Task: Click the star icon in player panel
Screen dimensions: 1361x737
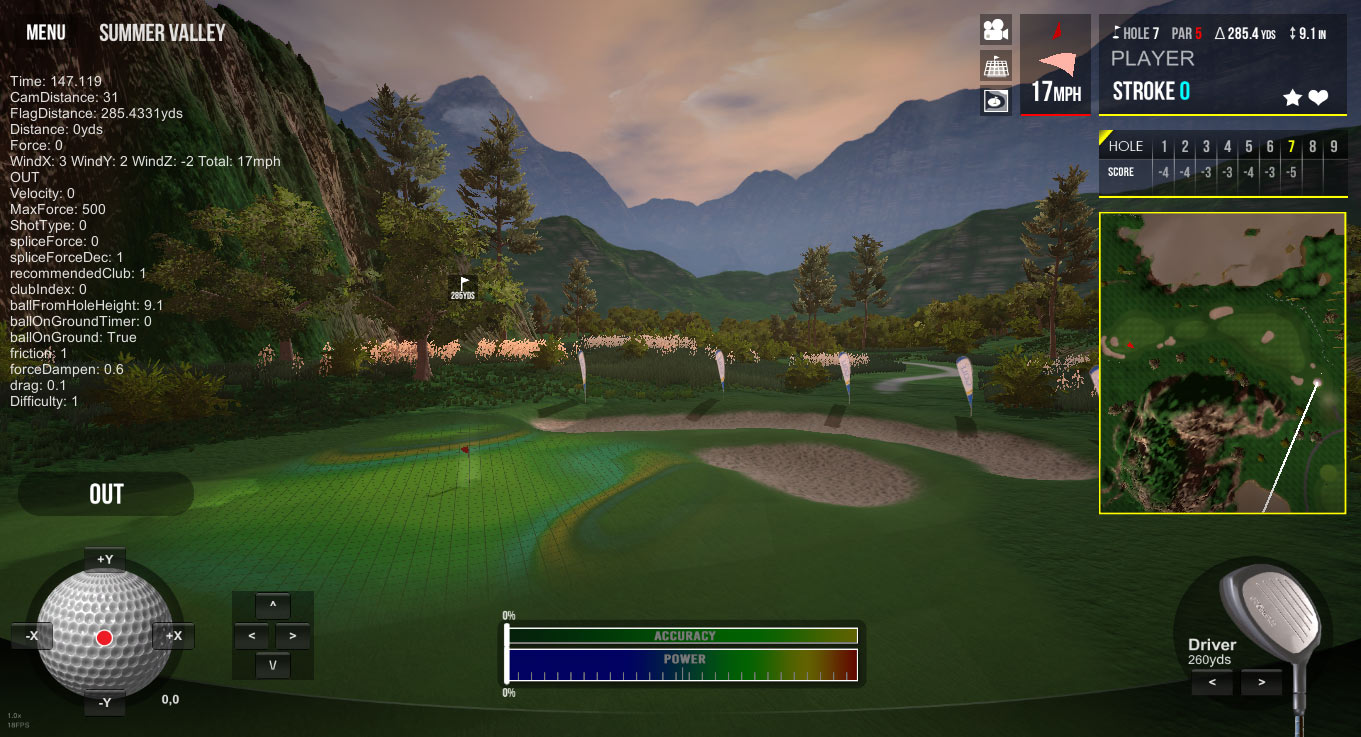Action: [1292, 98]
